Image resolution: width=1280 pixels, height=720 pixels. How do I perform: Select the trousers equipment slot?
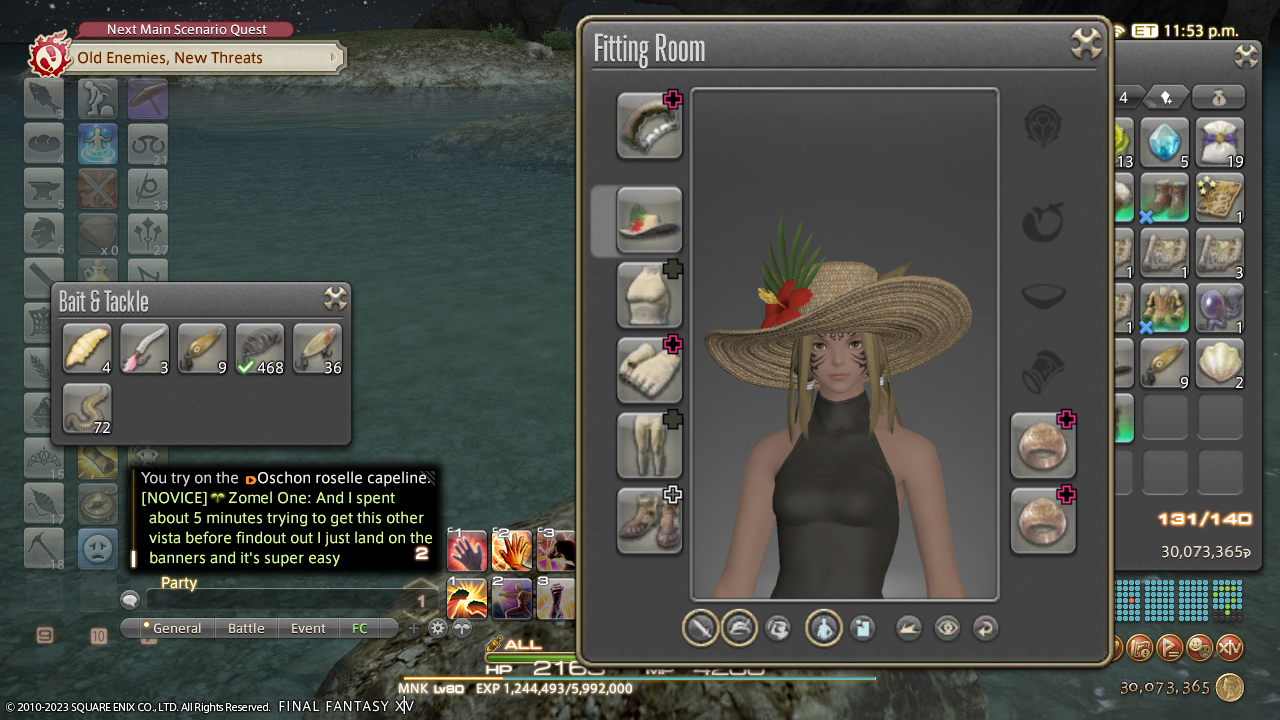649,445
